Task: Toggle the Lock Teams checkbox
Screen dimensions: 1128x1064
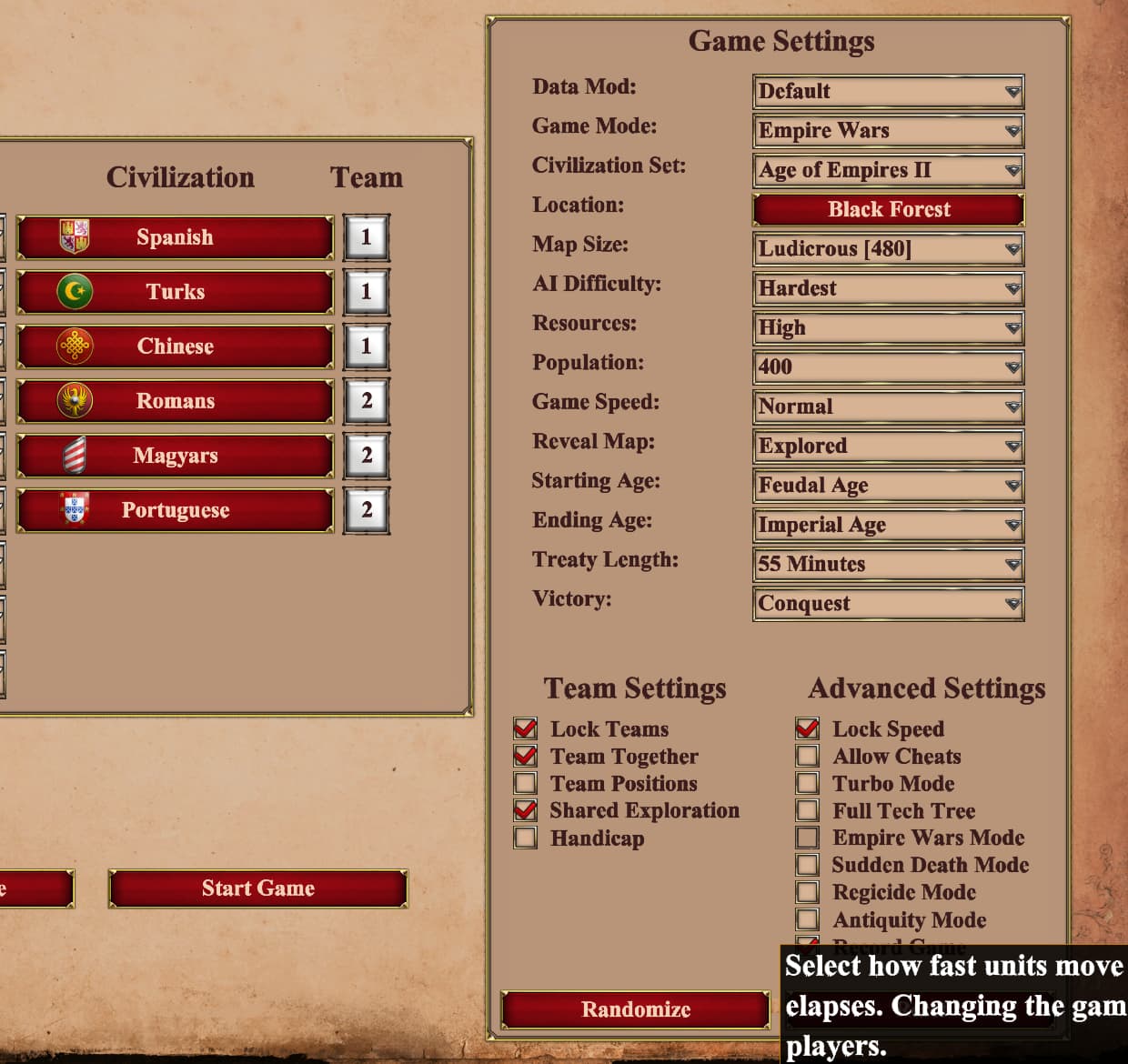Action: (x=526, y=728)
